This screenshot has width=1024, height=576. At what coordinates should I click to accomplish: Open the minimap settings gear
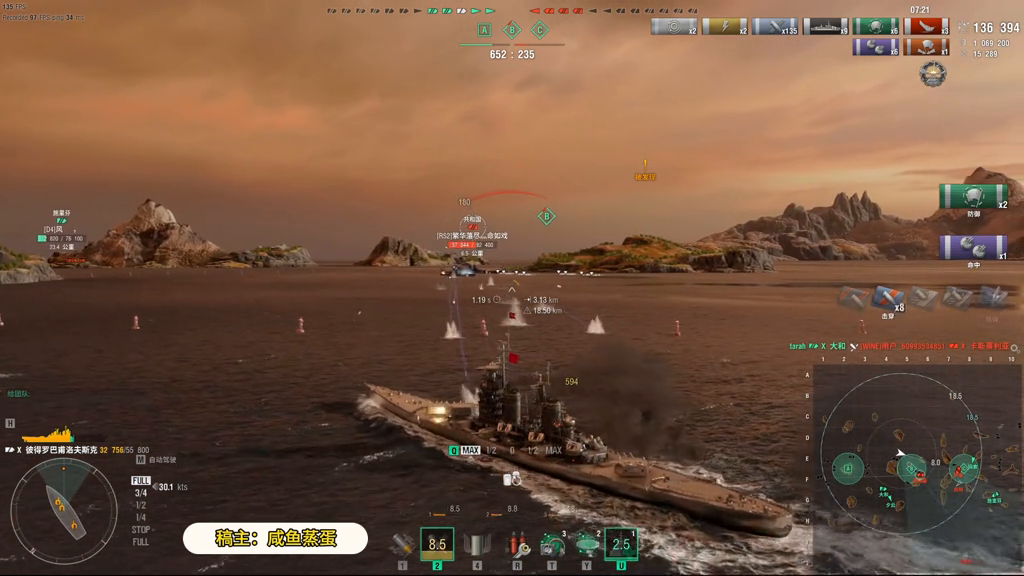coord(1014,348)
